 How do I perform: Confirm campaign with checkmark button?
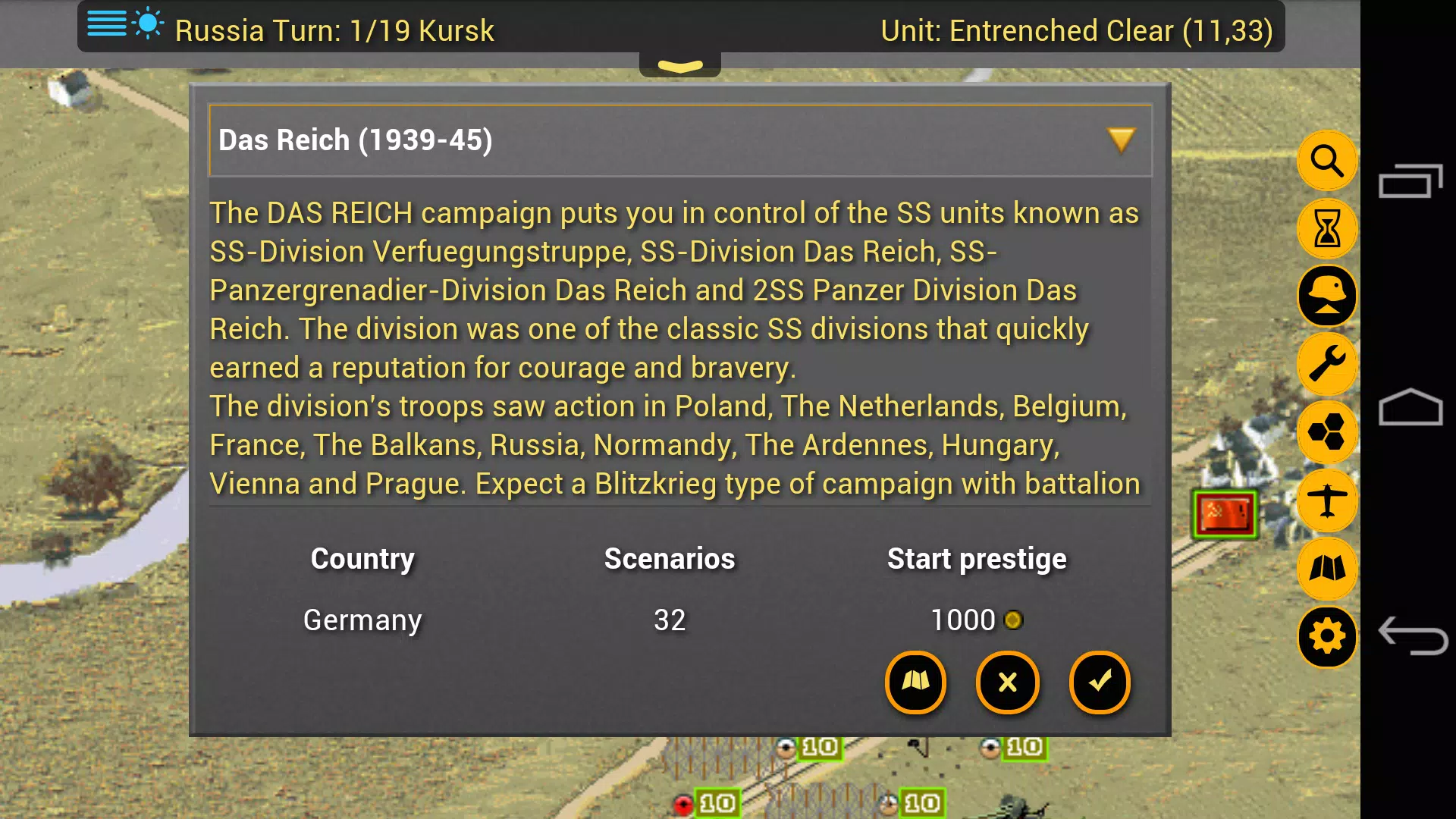click(x=1100, y=682)
